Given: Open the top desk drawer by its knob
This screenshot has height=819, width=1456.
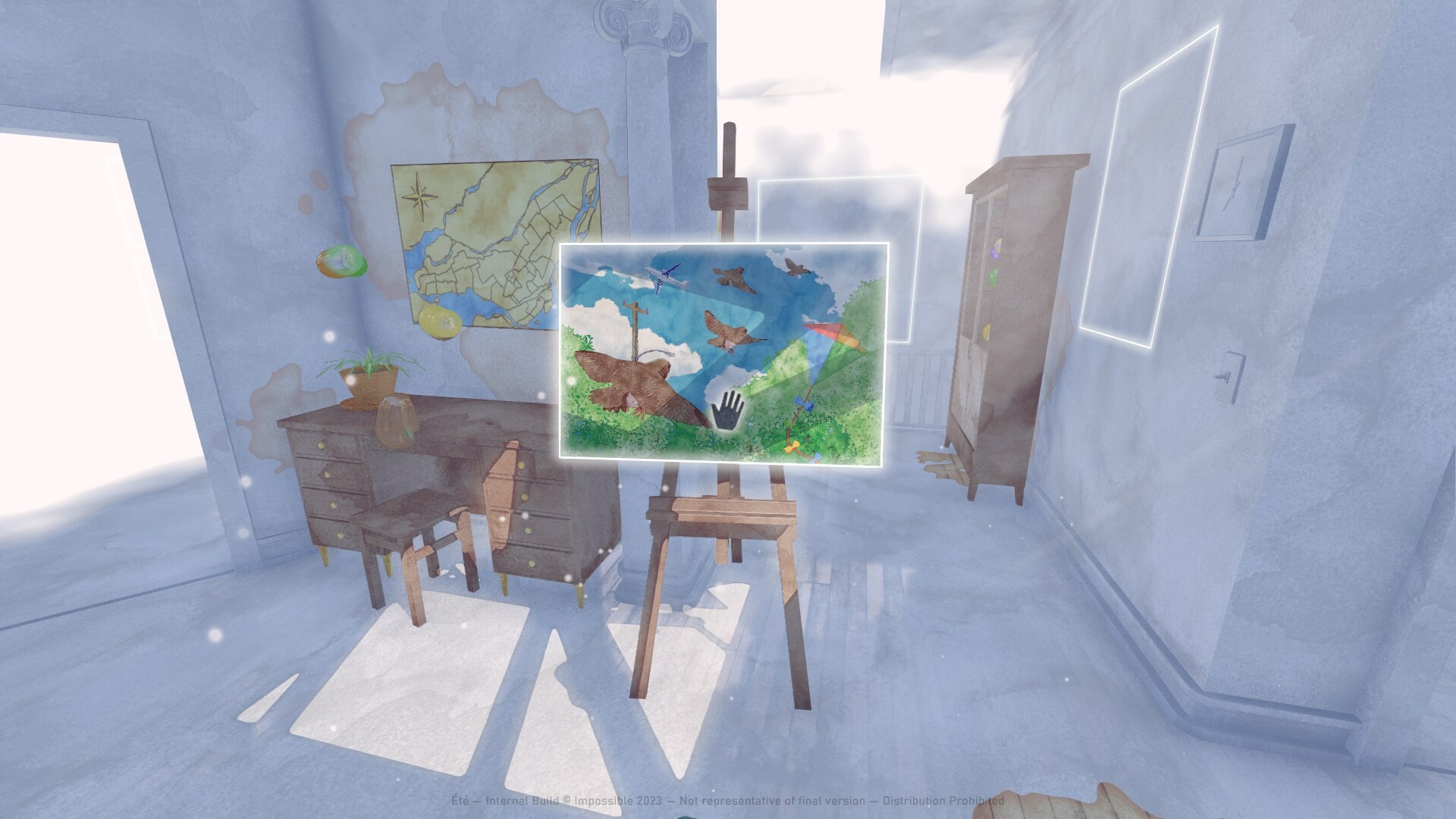Looking at the screenshot, I should 321,445.
